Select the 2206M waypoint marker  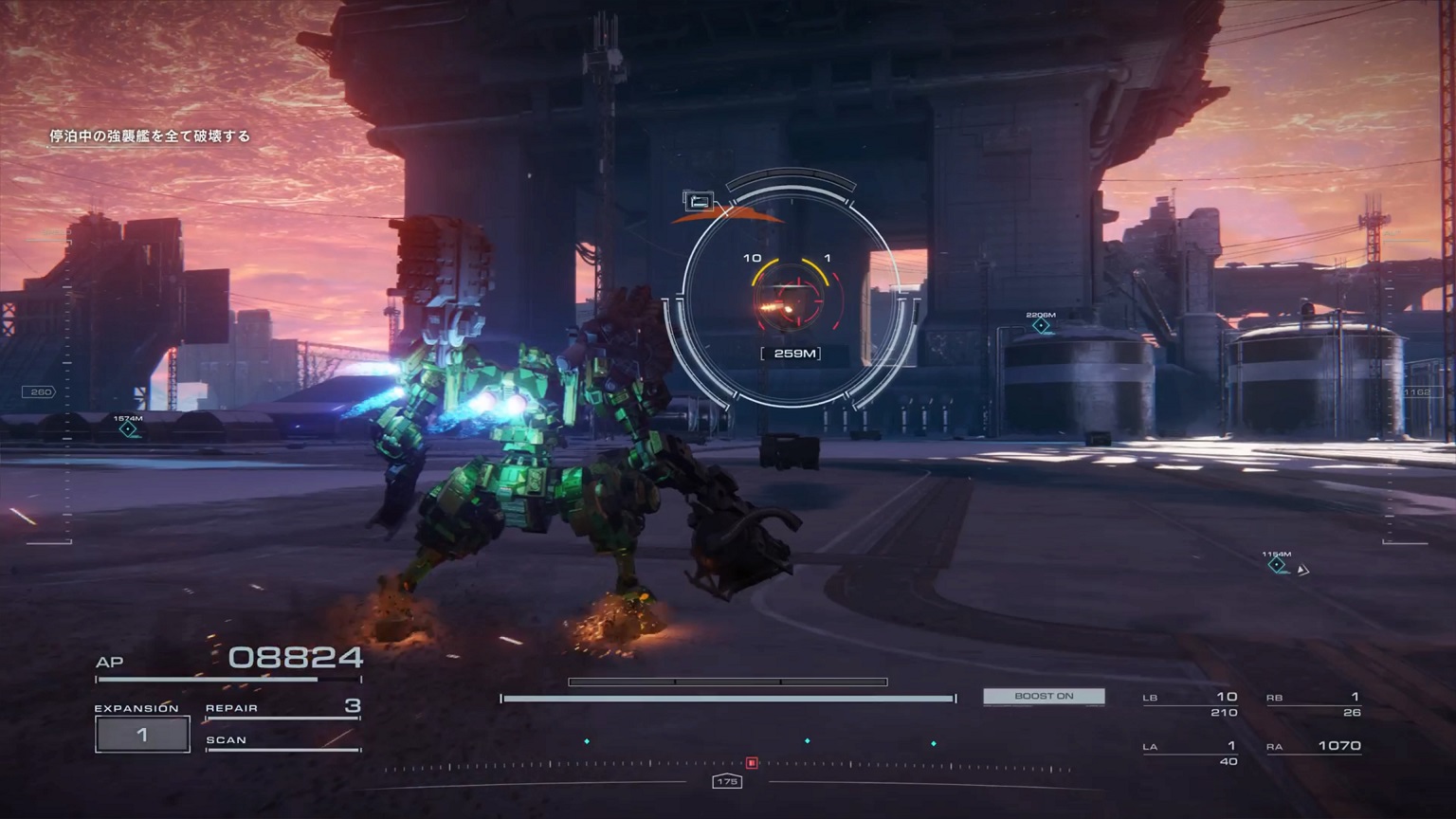1041,326
